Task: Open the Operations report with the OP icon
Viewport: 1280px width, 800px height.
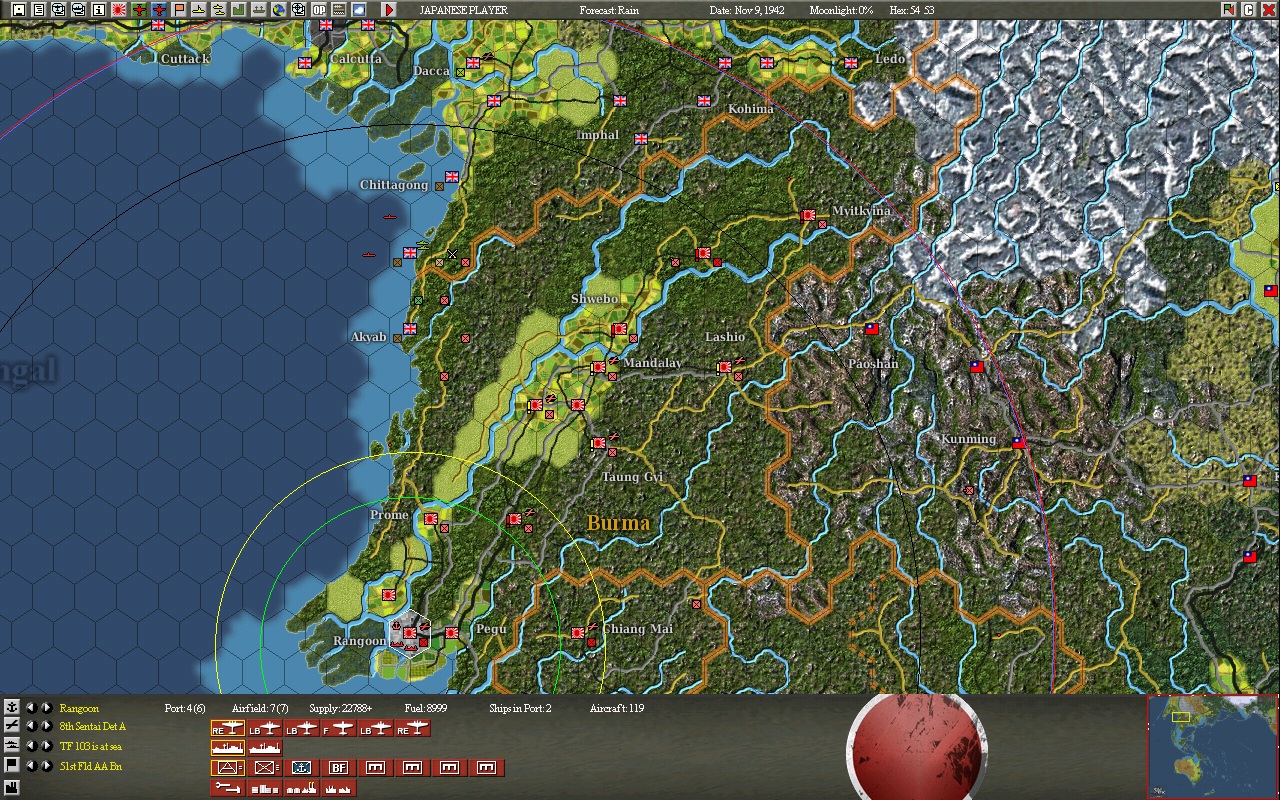Action: tap(317, 8)
